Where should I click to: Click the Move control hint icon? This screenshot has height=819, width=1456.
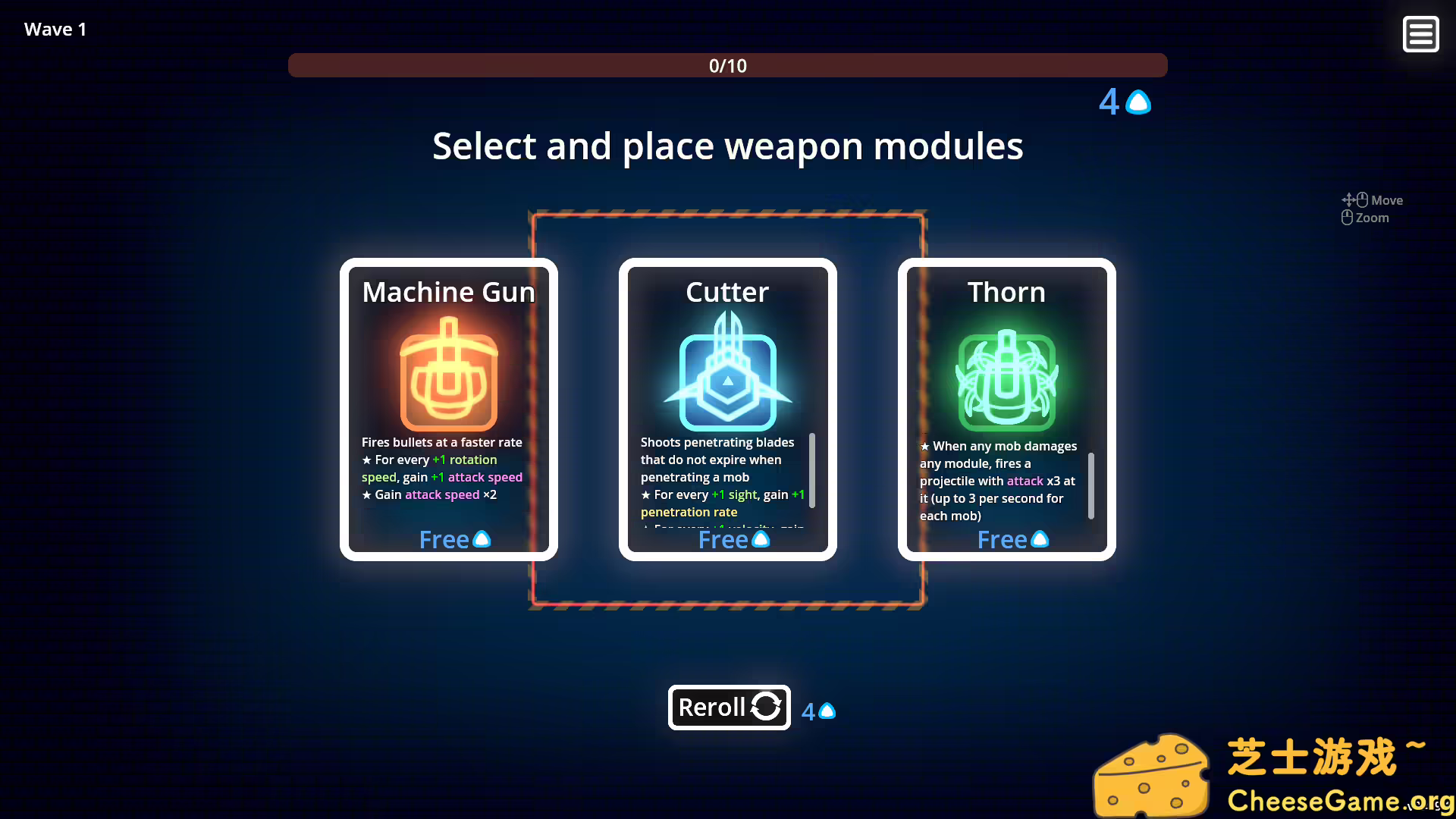pos(1353,199)
